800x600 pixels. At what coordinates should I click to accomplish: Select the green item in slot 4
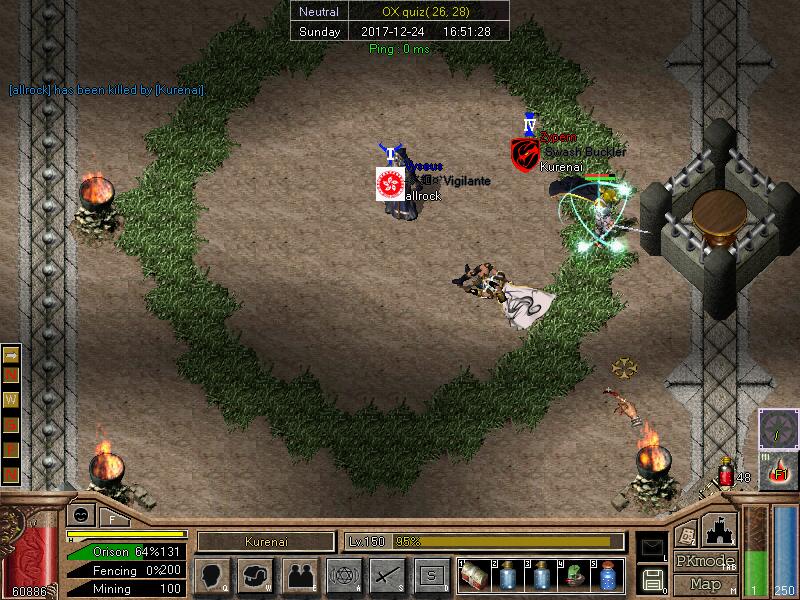coord(574,576)
